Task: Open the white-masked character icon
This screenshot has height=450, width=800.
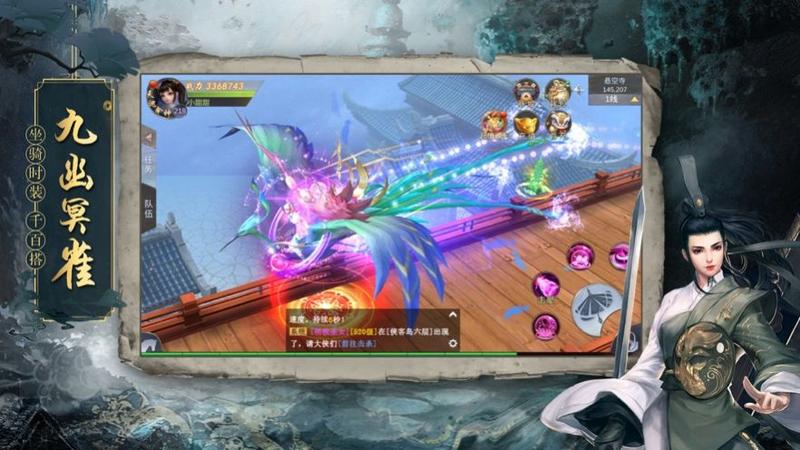Action: click(559, 124)
